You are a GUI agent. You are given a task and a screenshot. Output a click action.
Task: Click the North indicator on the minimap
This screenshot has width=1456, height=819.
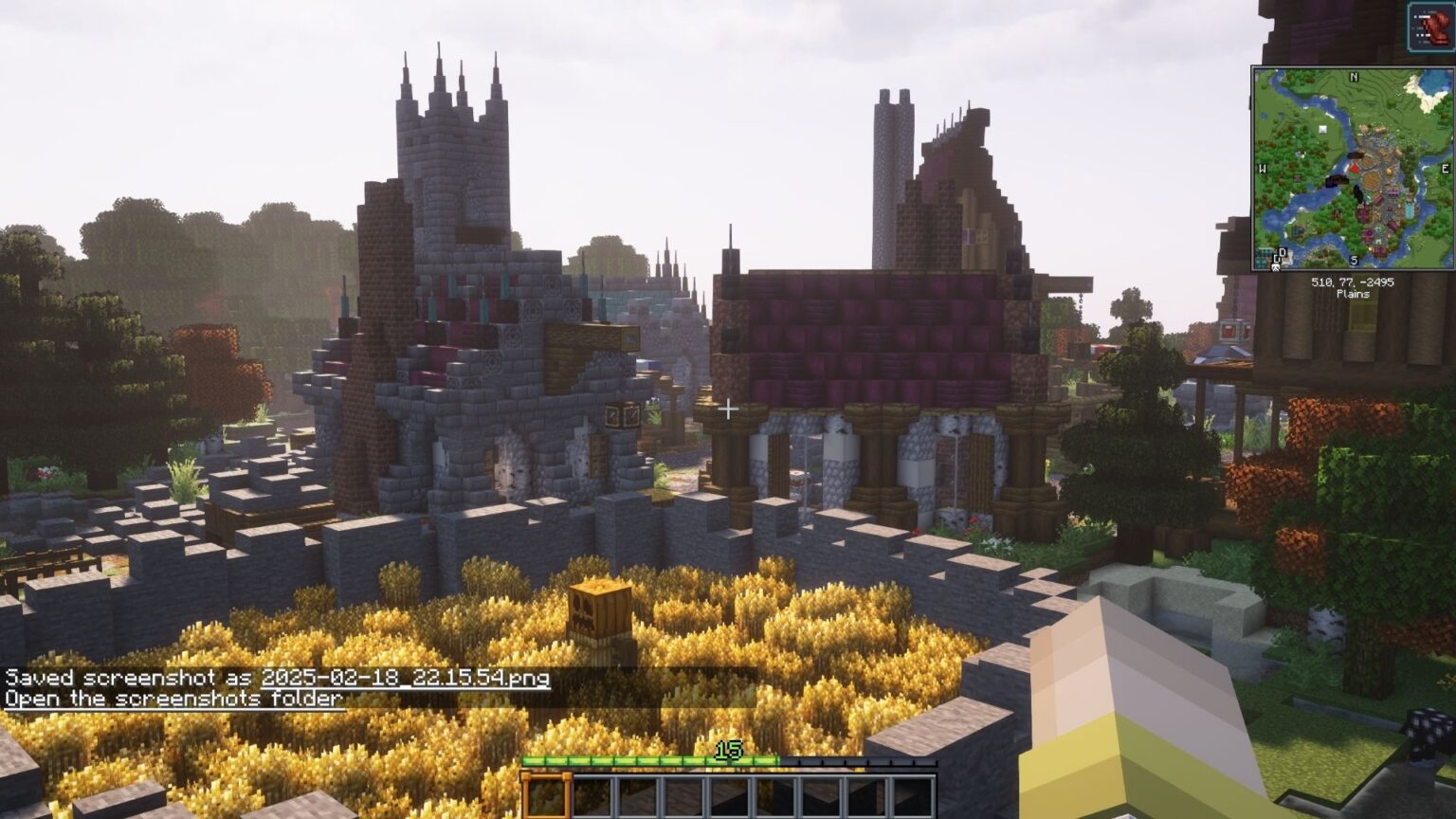click(1354, 78)
